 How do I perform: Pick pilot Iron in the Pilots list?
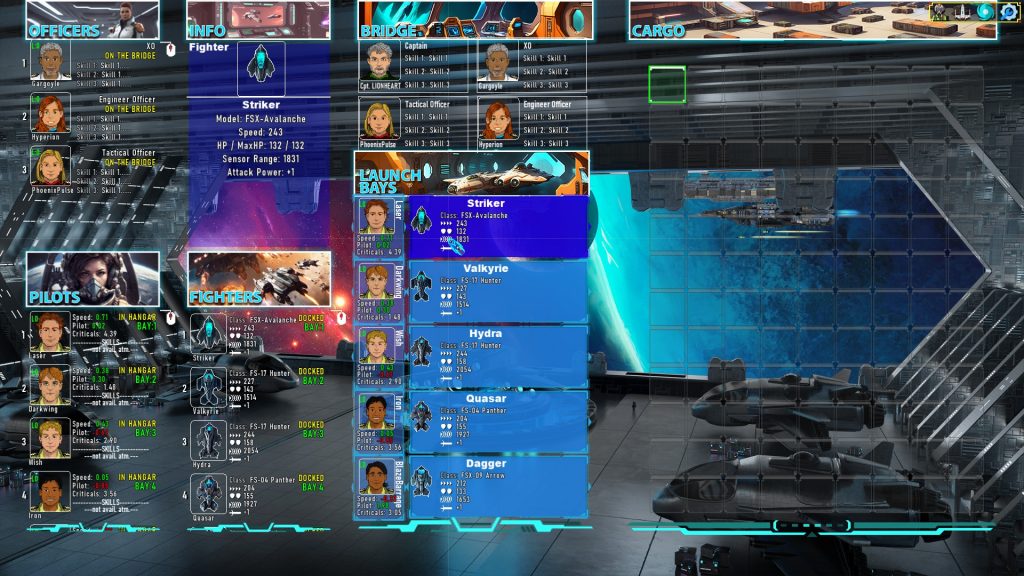[x=49, y=492]
